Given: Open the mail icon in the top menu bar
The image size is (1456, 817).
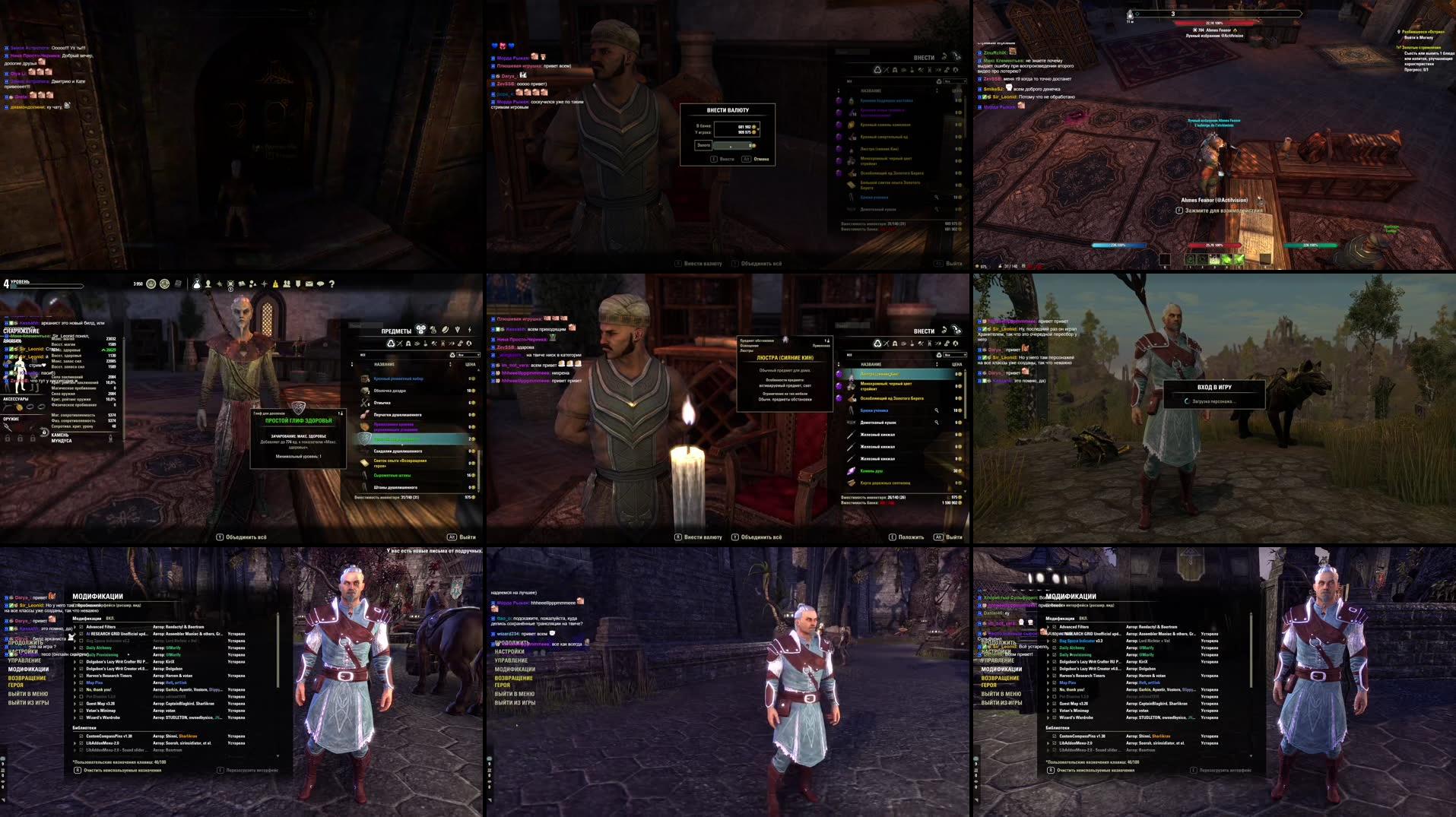Looking at the screenshot, I should 308,284.
